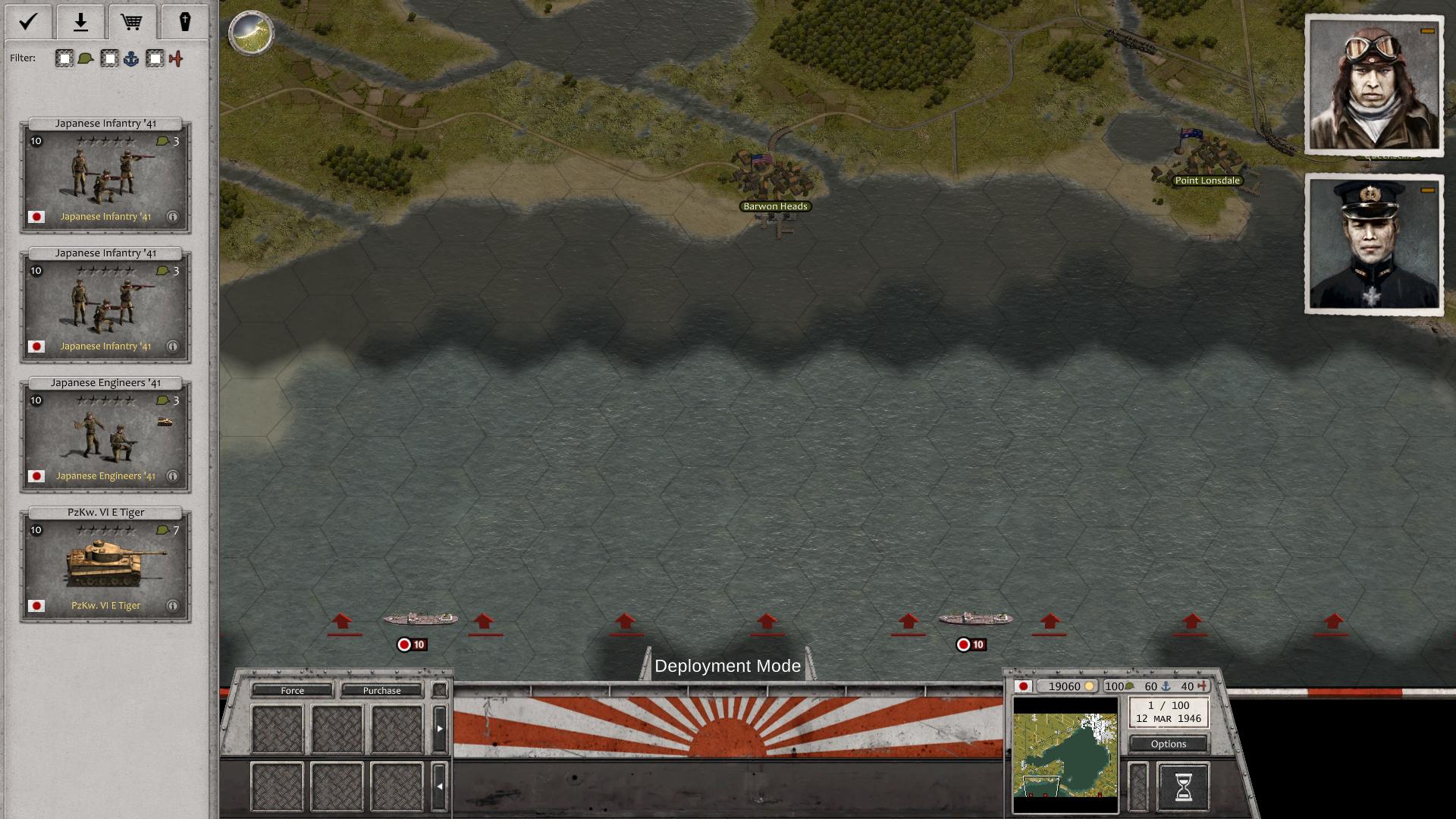
Task: Toggle the naval anchor filter checkbox
Action: pyautogui.click(x=110, y=59)
